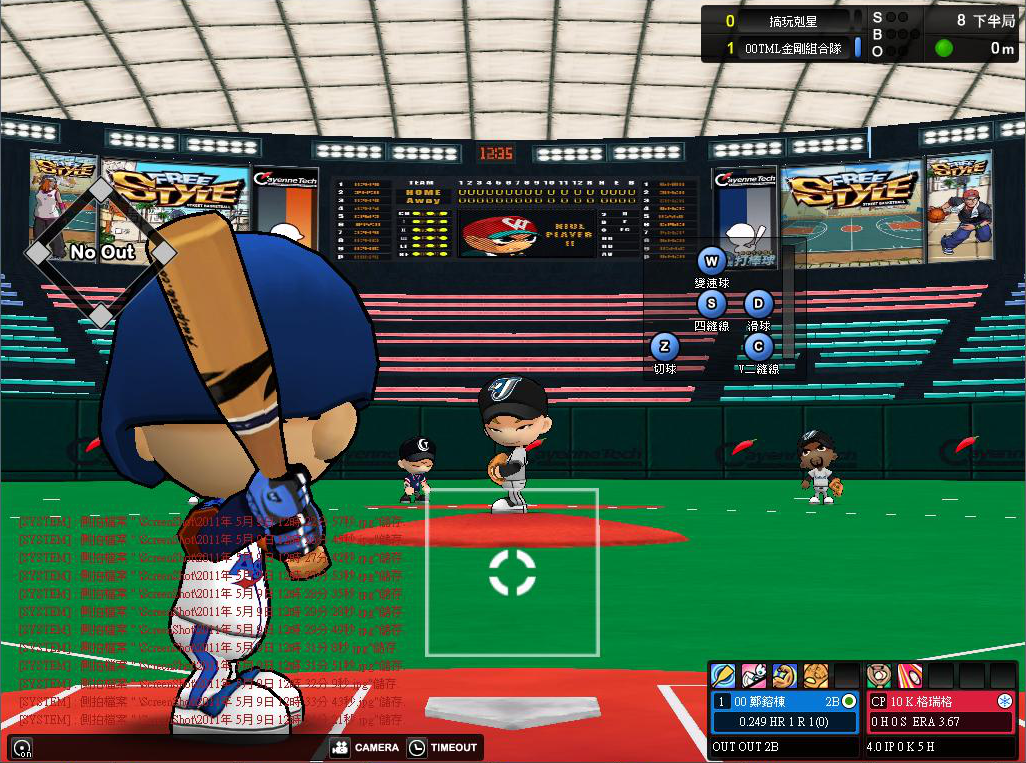Click the green circle icon beside 2B

(849, 701)
